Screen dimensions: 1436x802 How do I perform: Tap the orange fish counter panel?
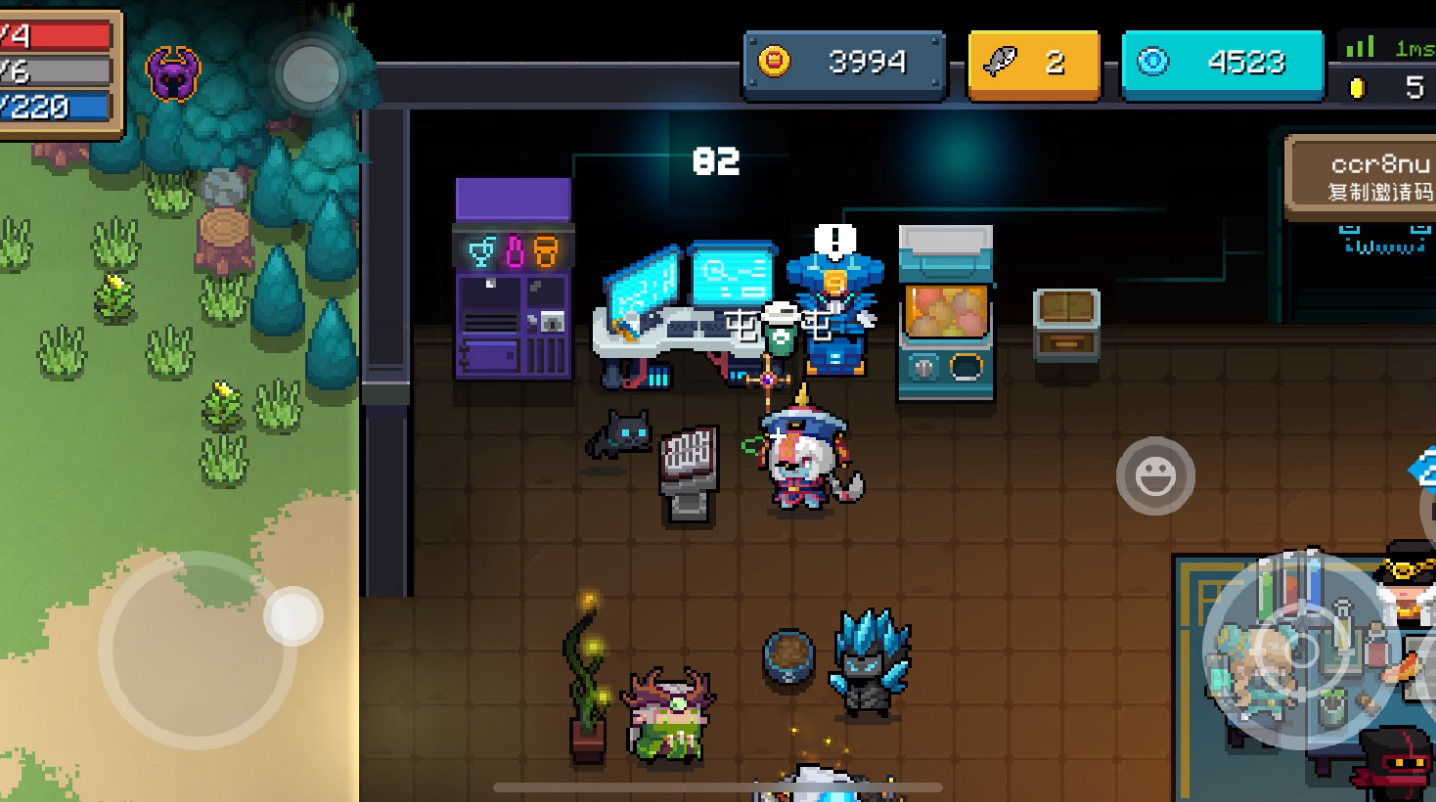coord(1034,63)
